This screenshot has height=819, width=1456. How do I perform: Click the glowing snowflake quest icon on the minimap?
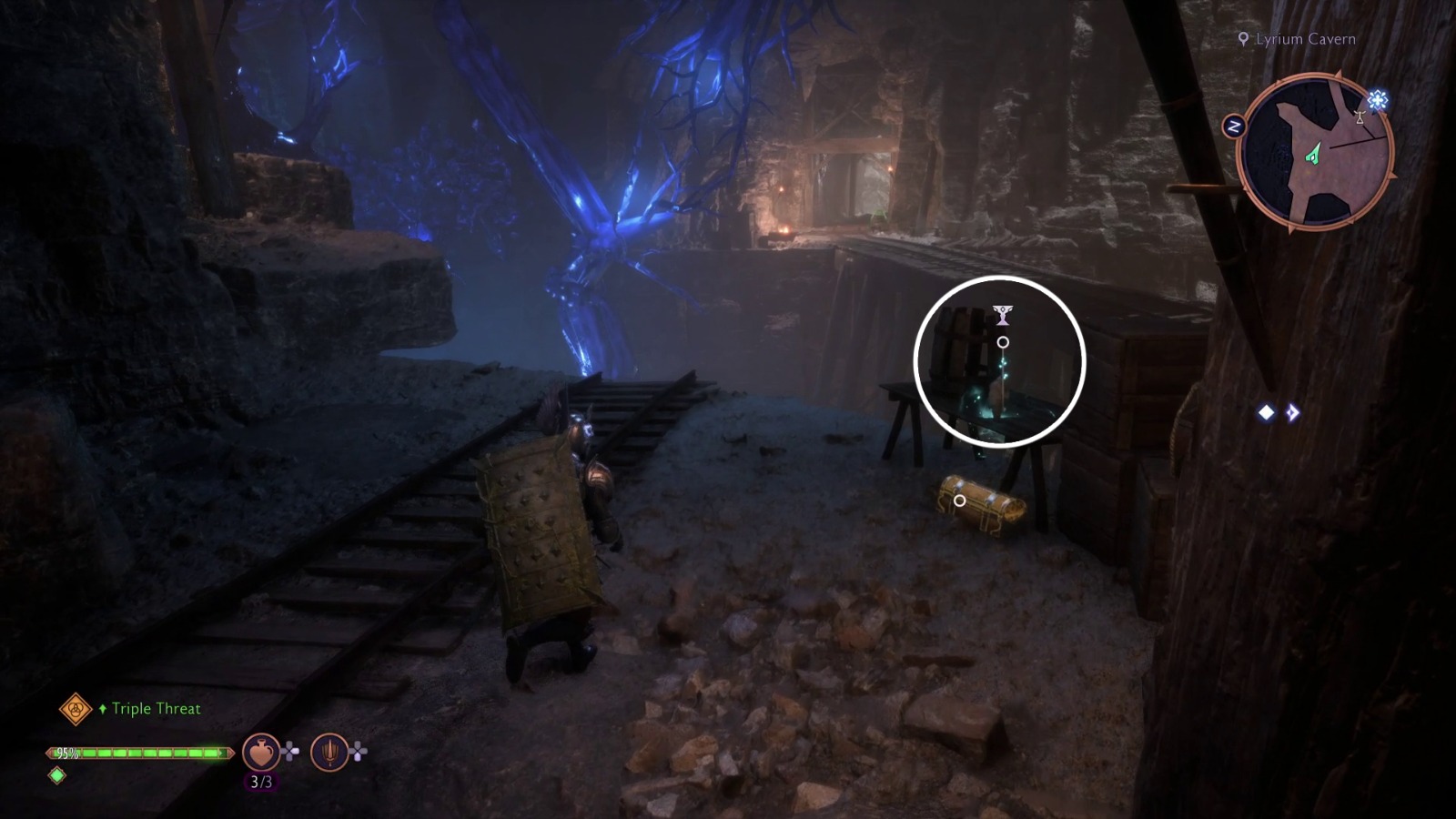pos(1378,99)
